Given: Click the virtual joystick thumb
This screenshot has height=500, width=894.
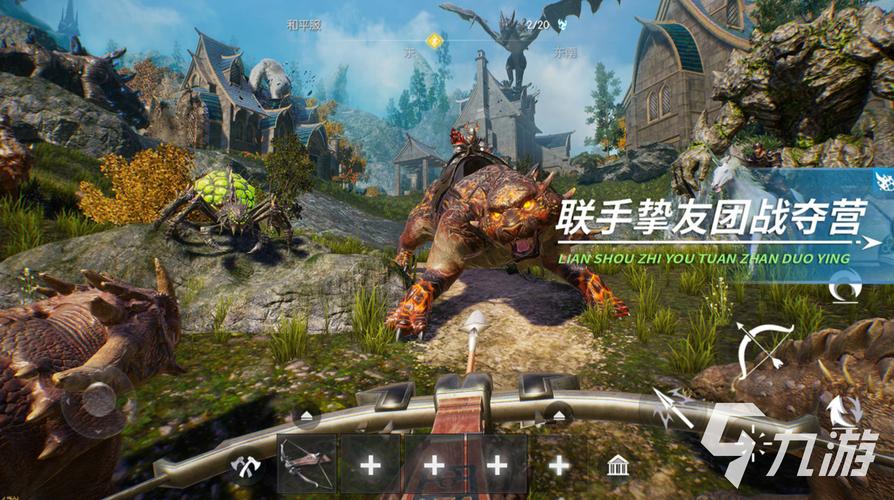Looking at the screenshot, I should [x=97, y=401].
